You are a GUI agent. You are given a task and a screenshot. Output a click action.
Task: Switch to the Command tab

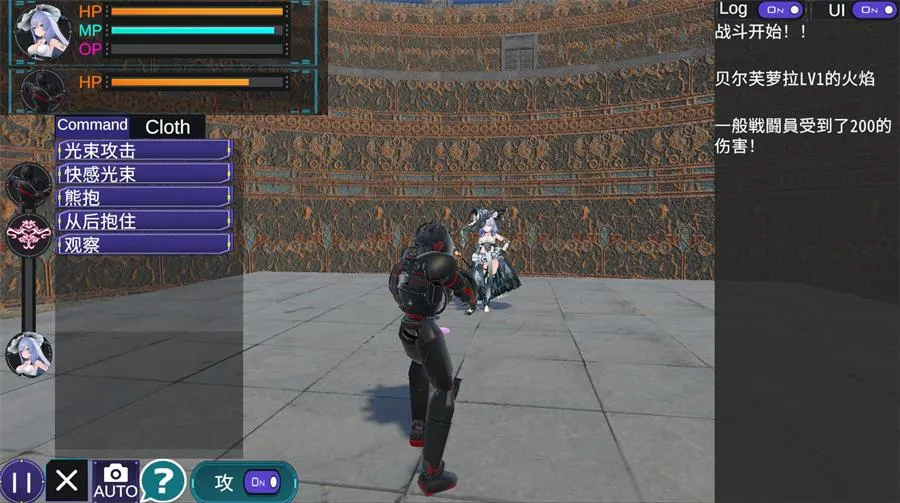pyautogui.click(x=92, y=125)
